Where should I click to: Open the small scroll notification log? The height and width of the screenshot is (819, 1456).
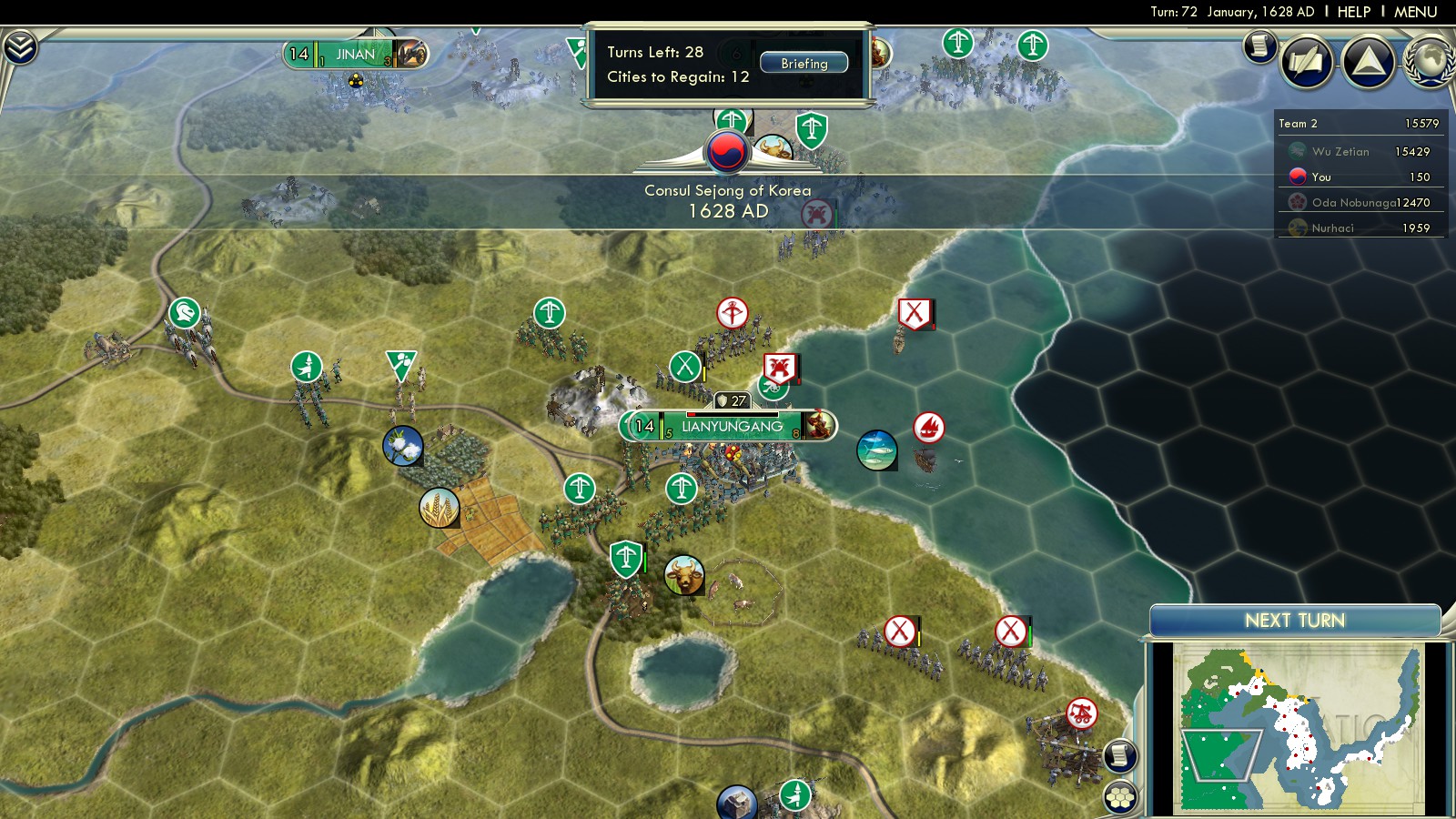tap(1259, 45)
